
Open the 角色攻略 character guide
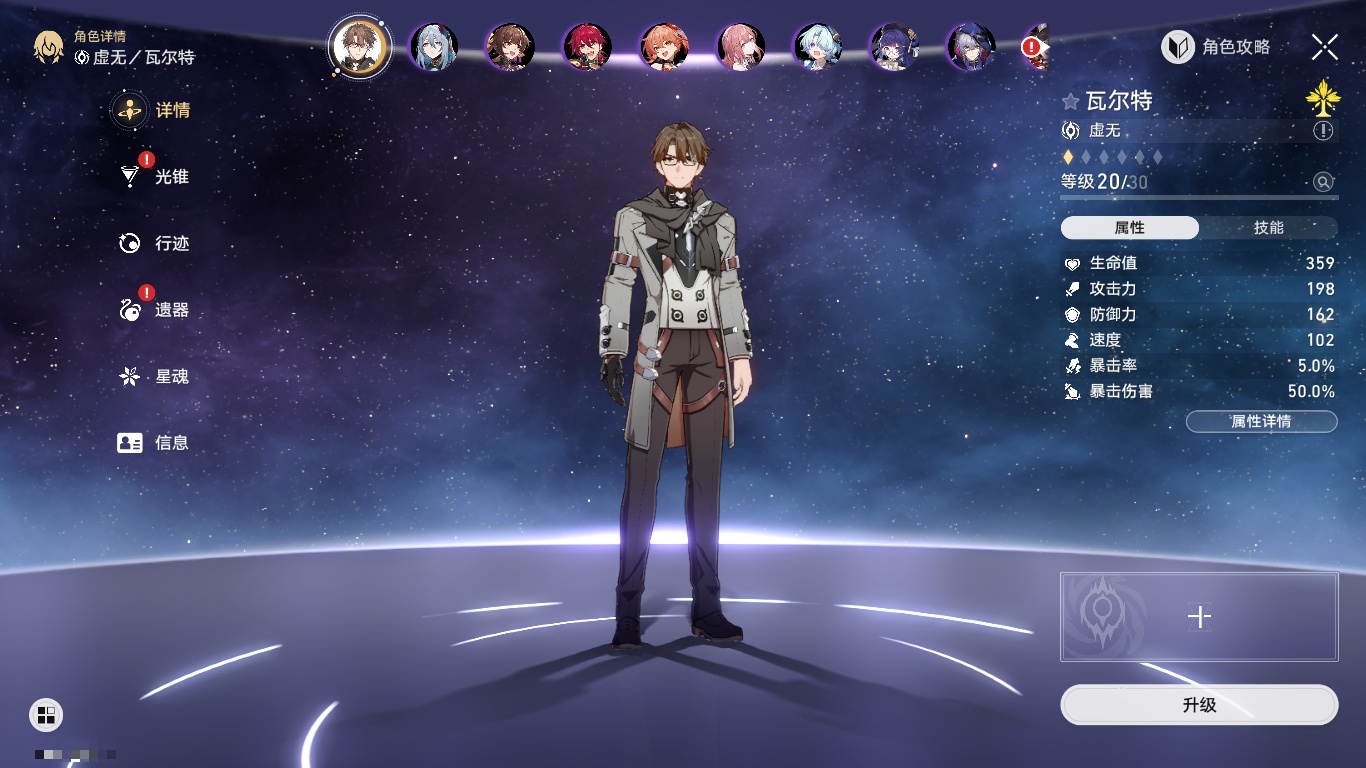[1216, 47]
